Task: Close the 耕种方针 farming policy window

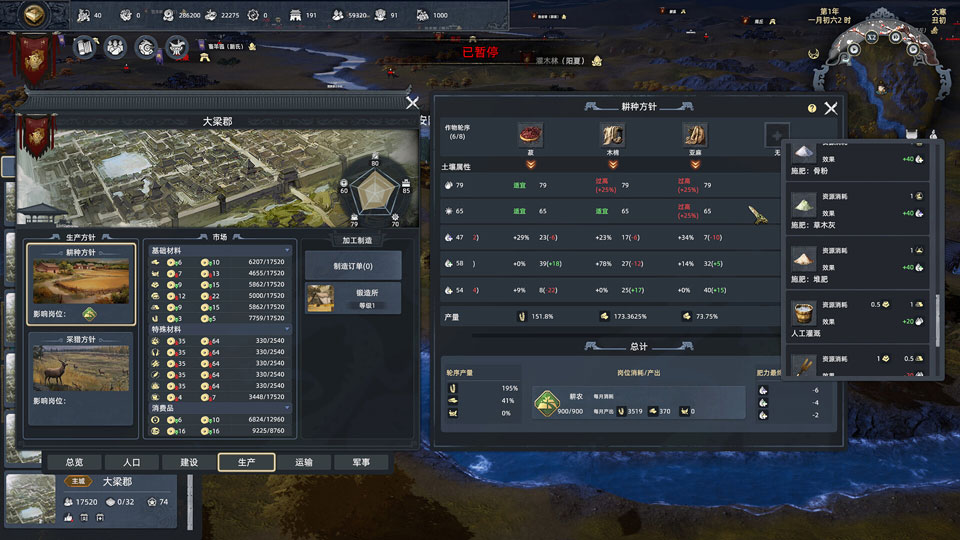Action: (x=831, y=108)
